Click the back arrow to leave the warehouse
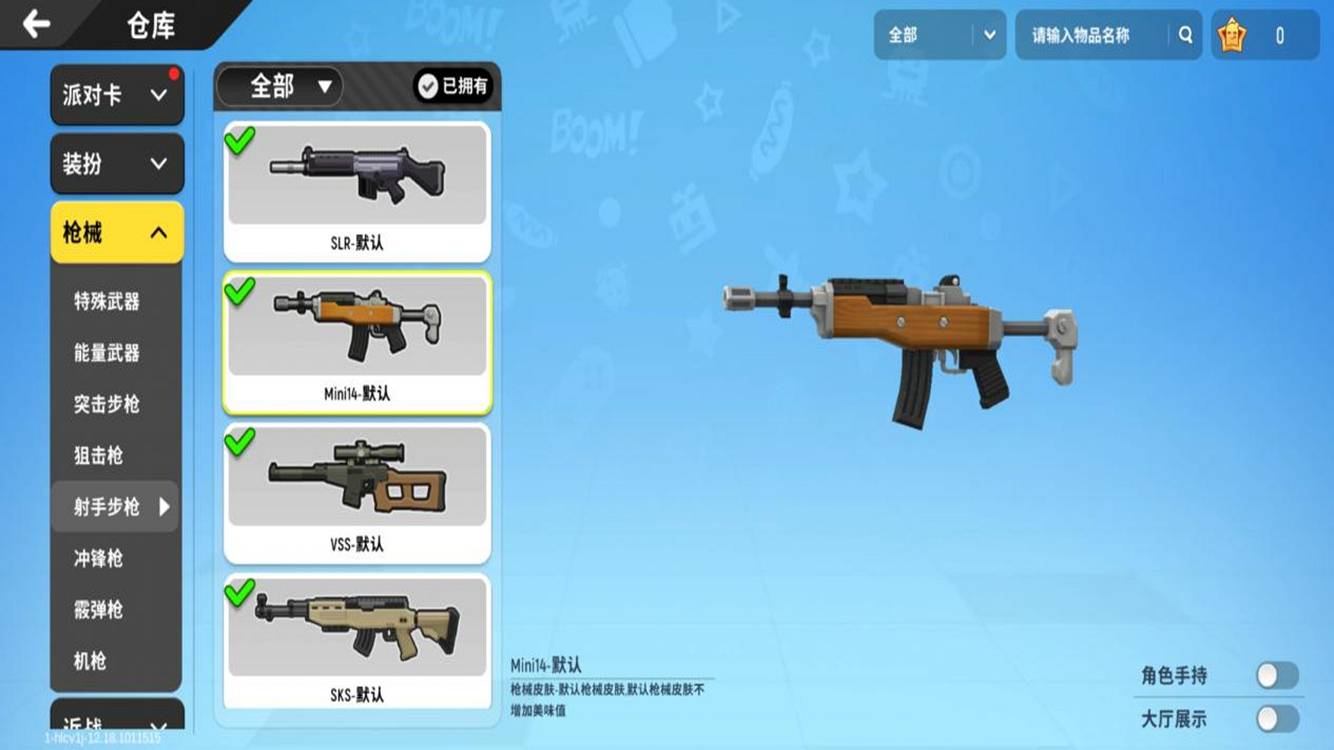This screenshot has height=750, width=1334. tap(38, 24)
